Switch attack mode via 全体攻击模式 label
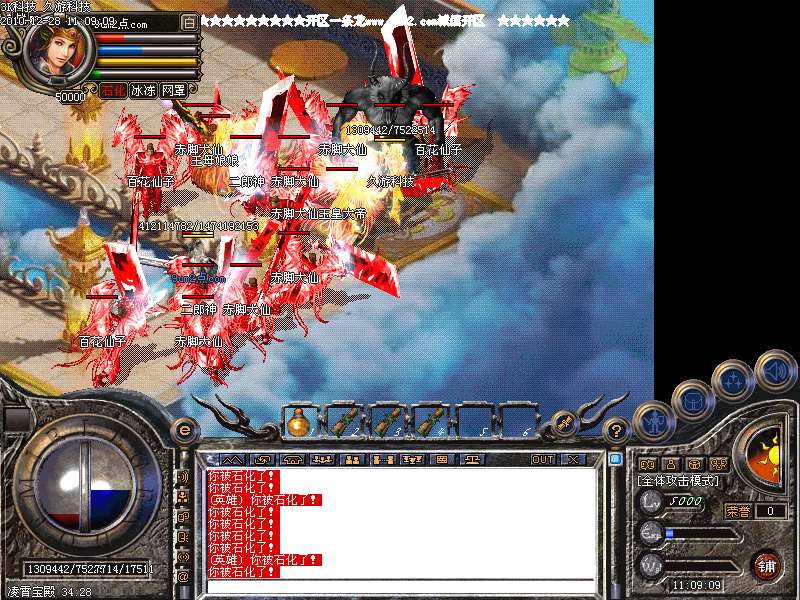This screenshot has width=800, height=600. tap(677, 482)
